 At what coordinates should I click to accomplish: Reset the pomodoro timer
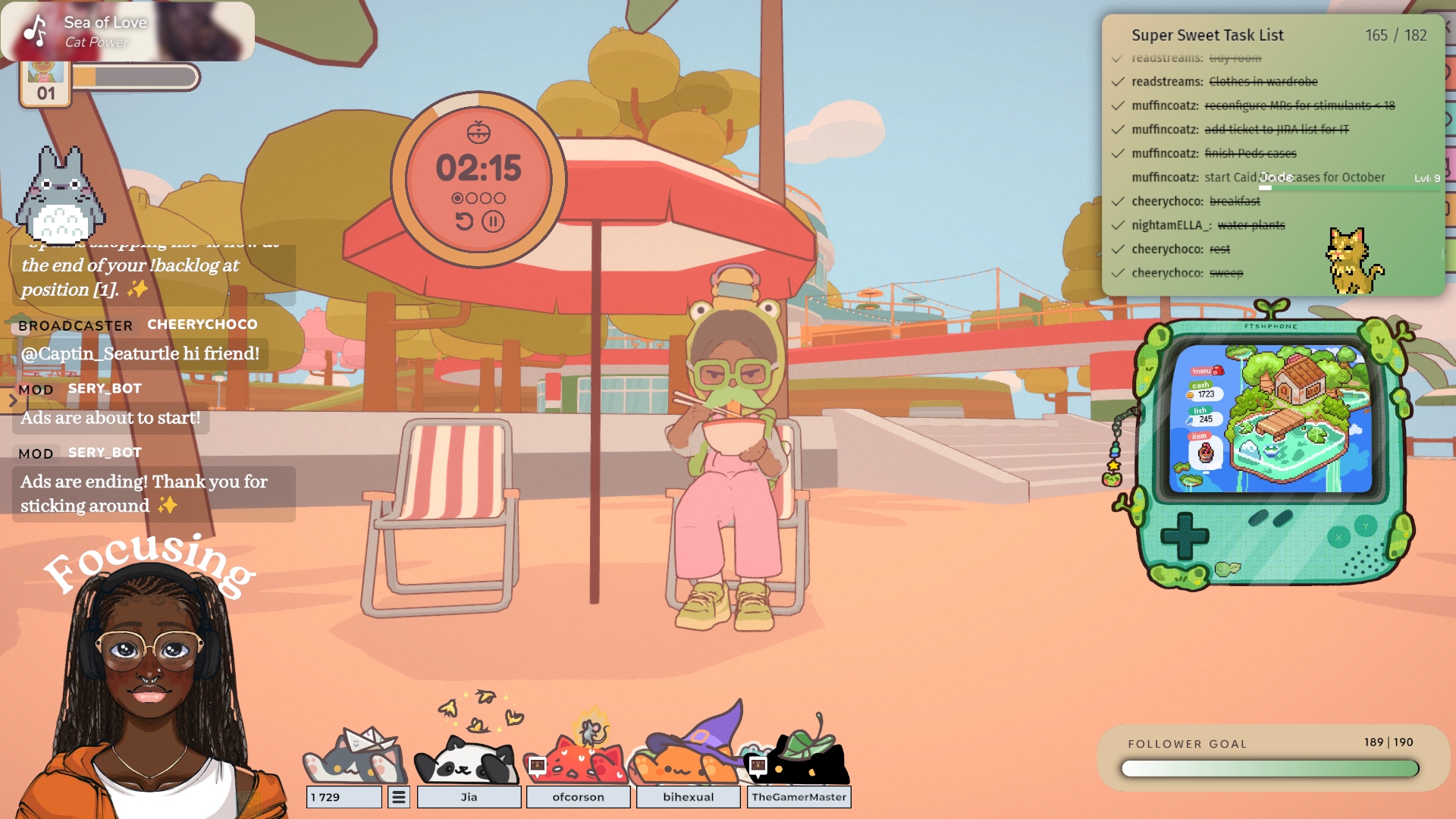(x=464, y=221)
